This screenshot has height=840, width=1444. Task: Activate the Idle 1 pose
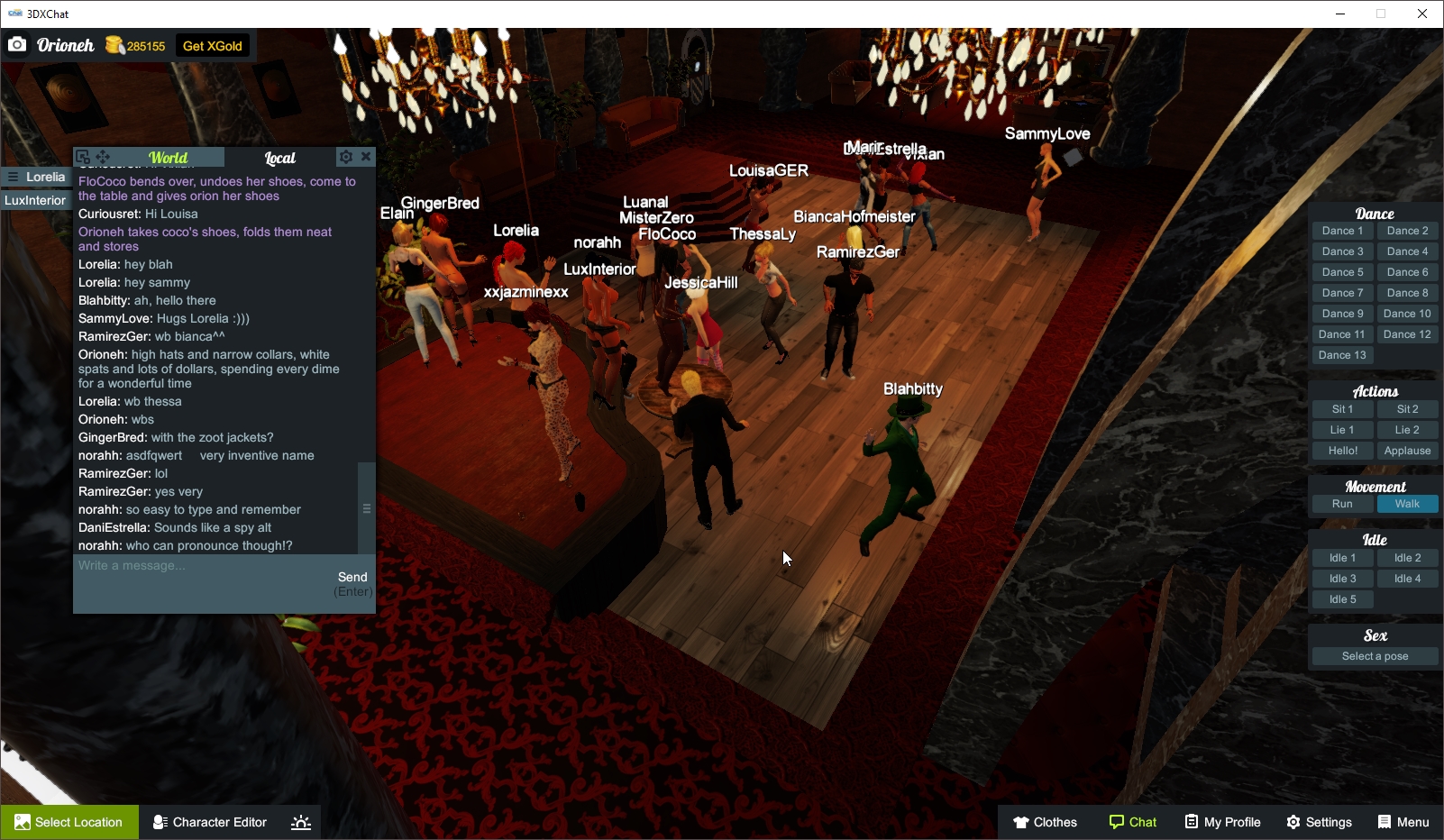coord(1342,557)
